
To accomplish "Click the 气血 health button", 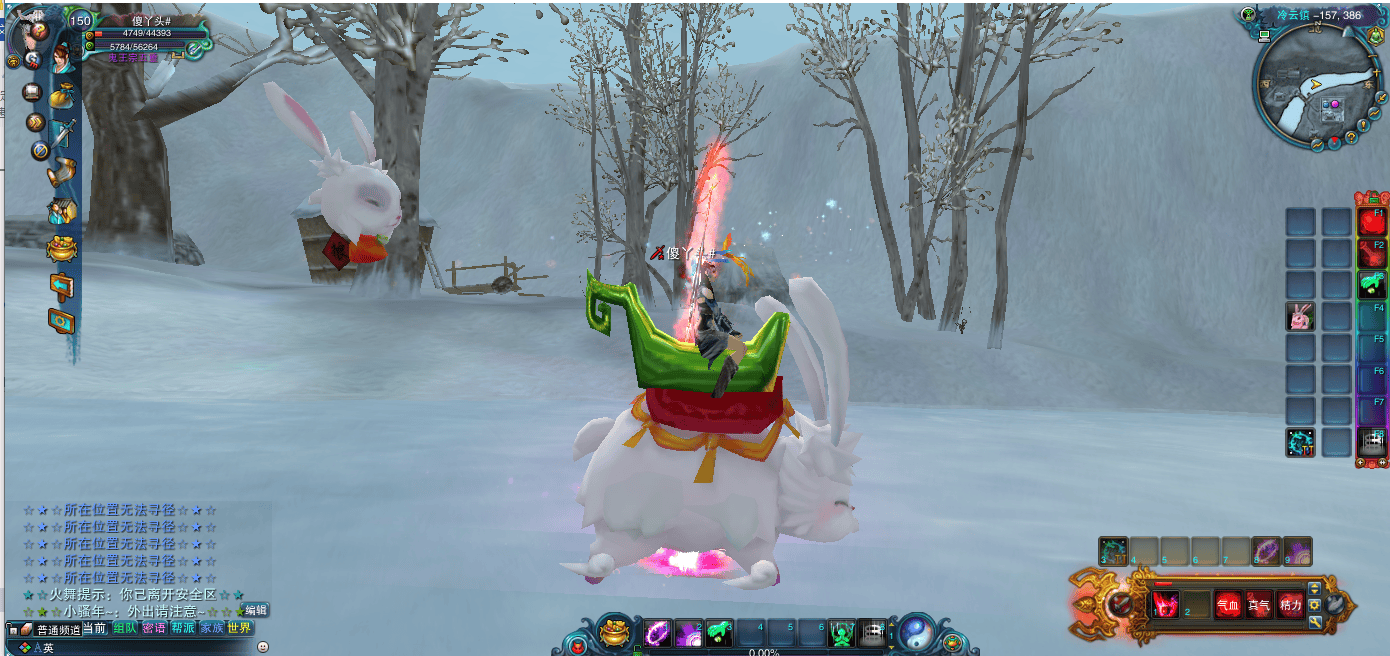I will [x=1227, y=604].
